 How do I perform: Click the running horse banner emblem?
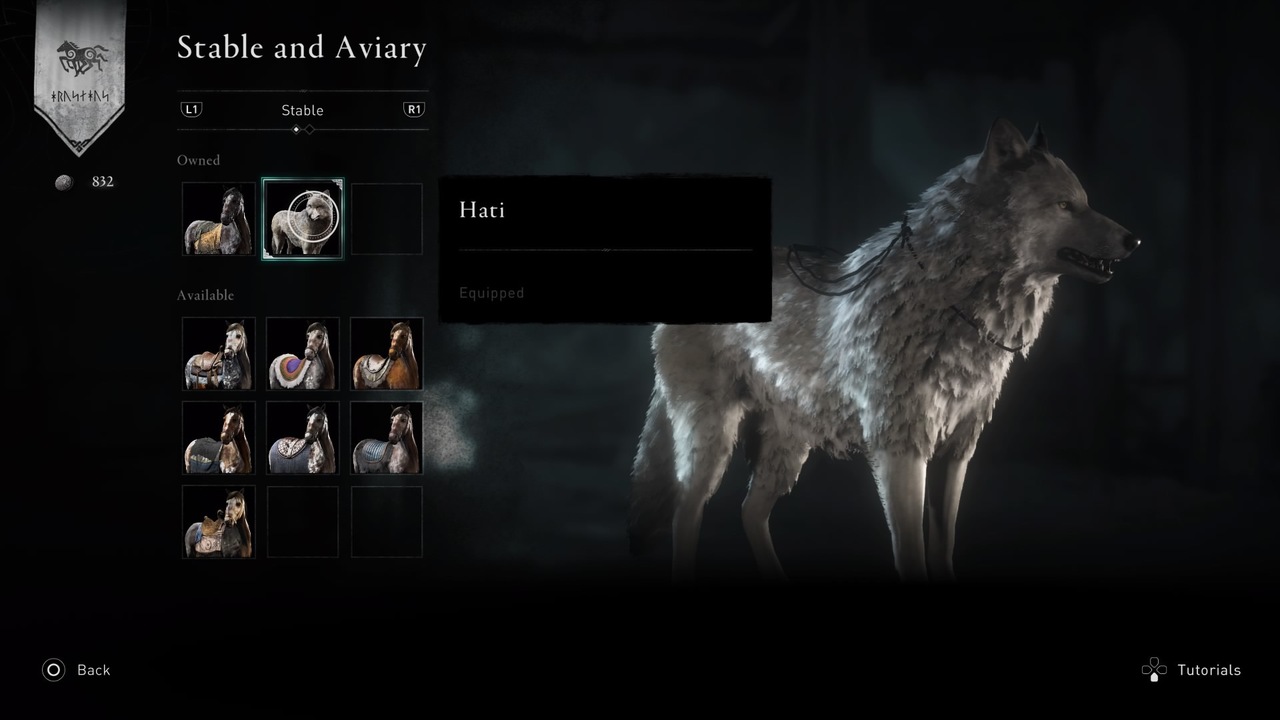pos(80,55)
